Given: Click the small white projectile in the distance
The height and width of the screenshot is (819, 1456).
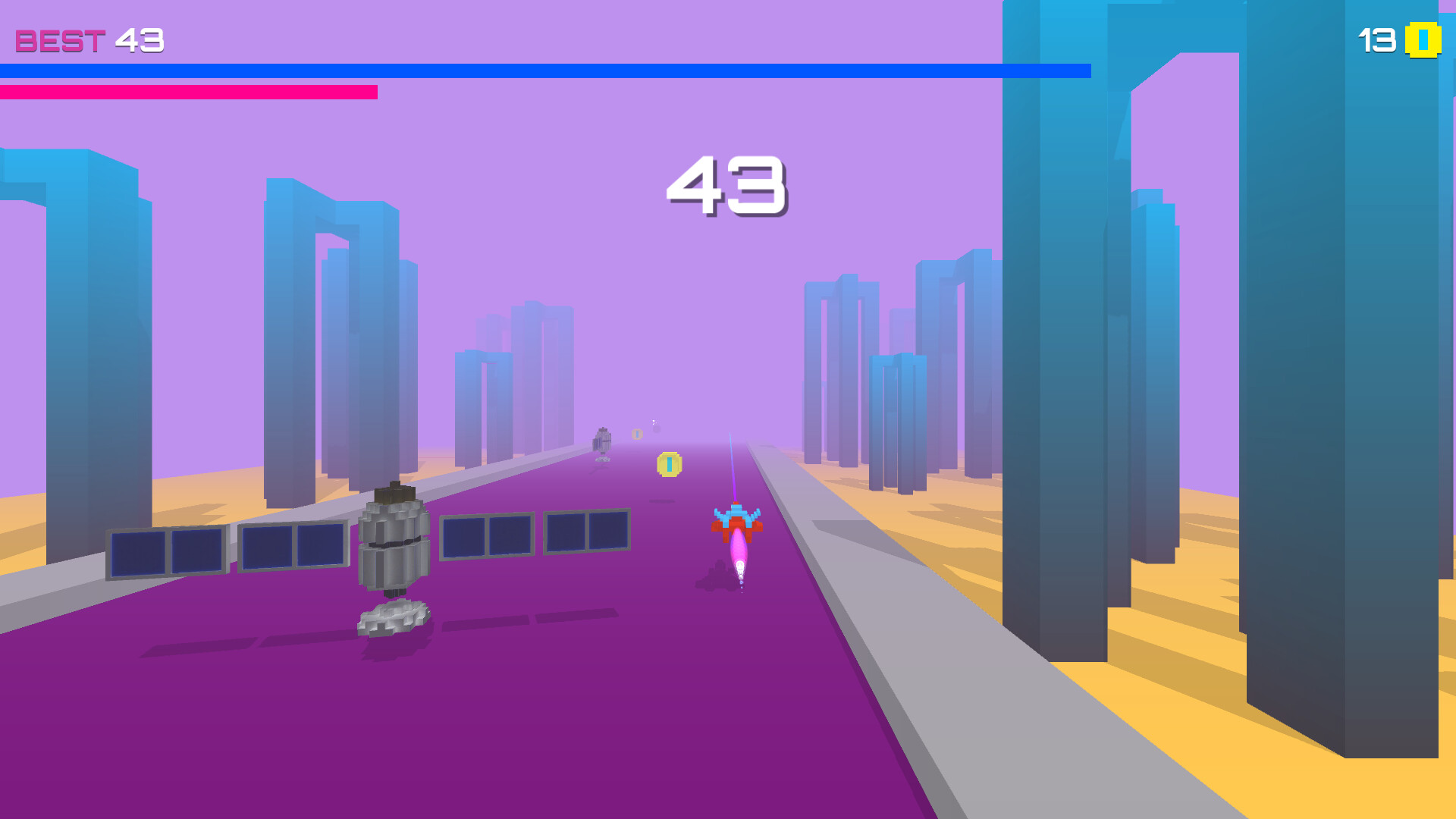Looking at the screenshot, I should coord(652,421).
